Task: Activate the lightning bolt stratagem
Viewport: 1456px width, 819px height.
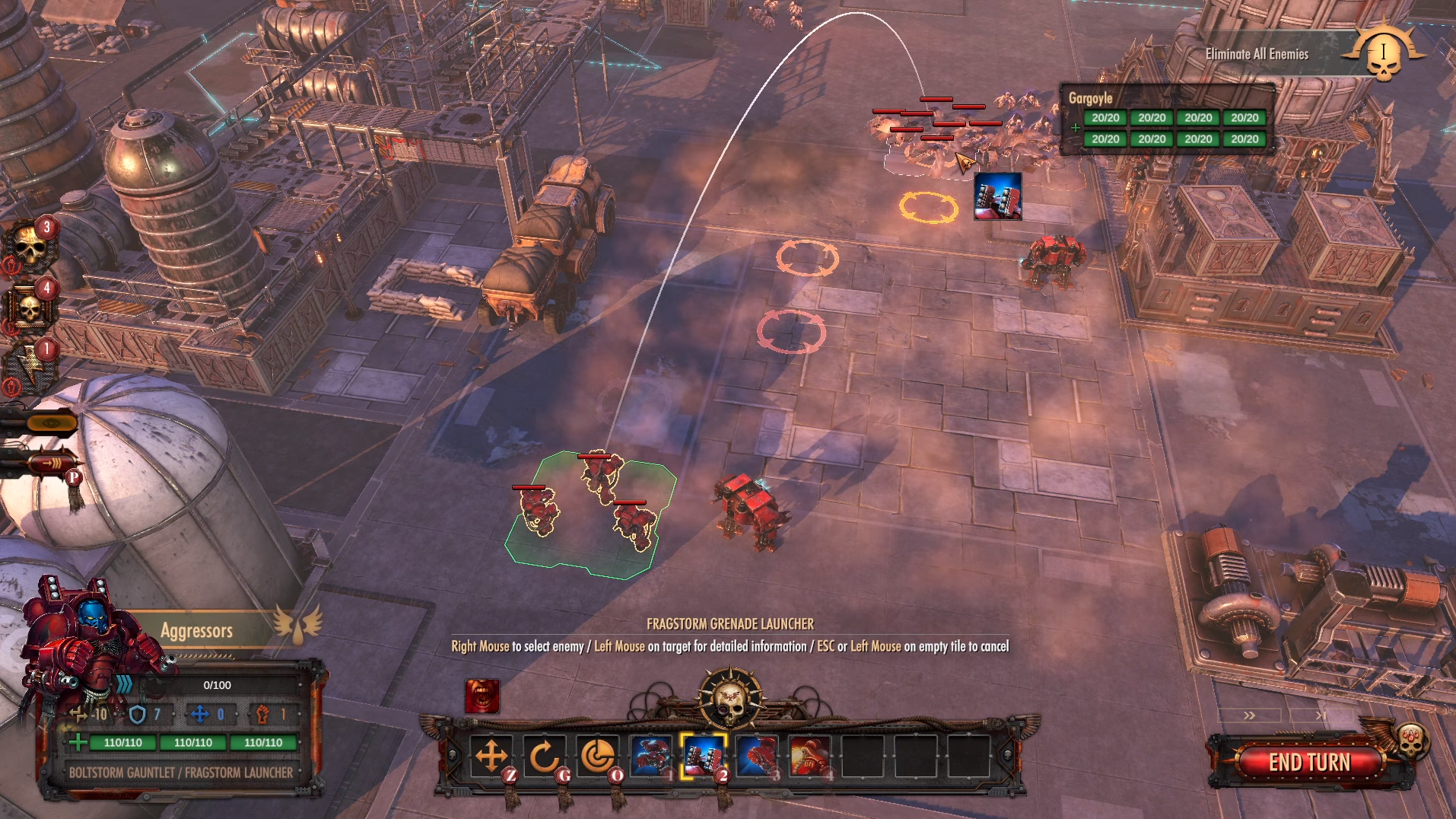Action: coord(30,368)
